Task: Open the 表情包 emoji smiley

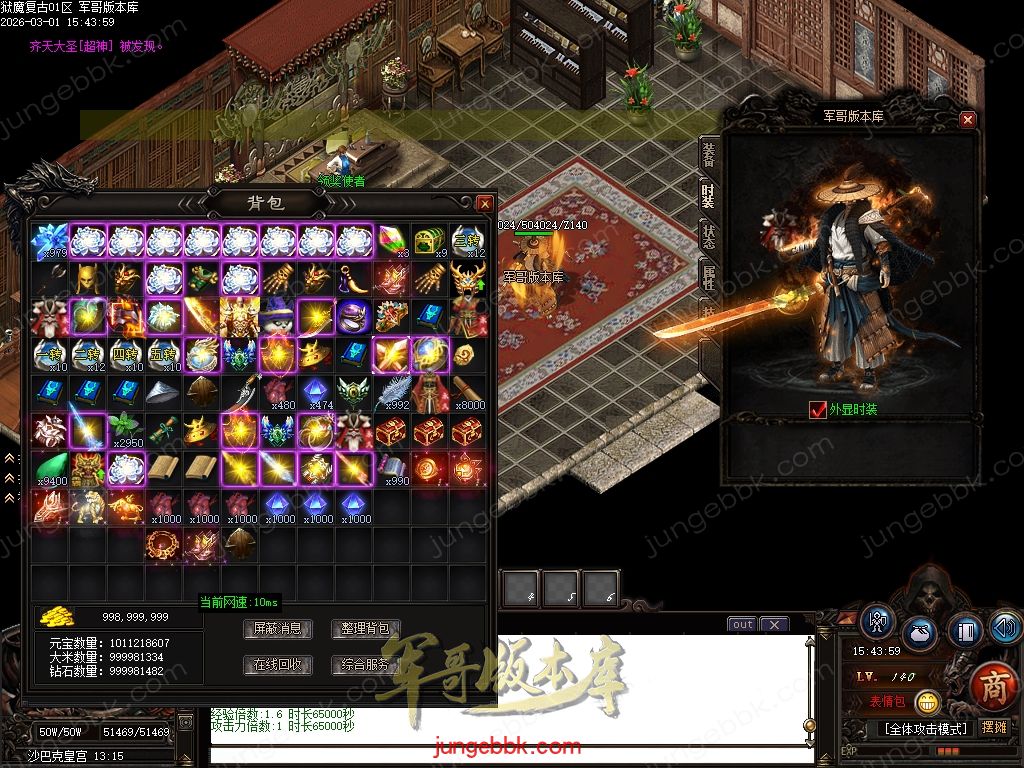Action: [927, 702]
